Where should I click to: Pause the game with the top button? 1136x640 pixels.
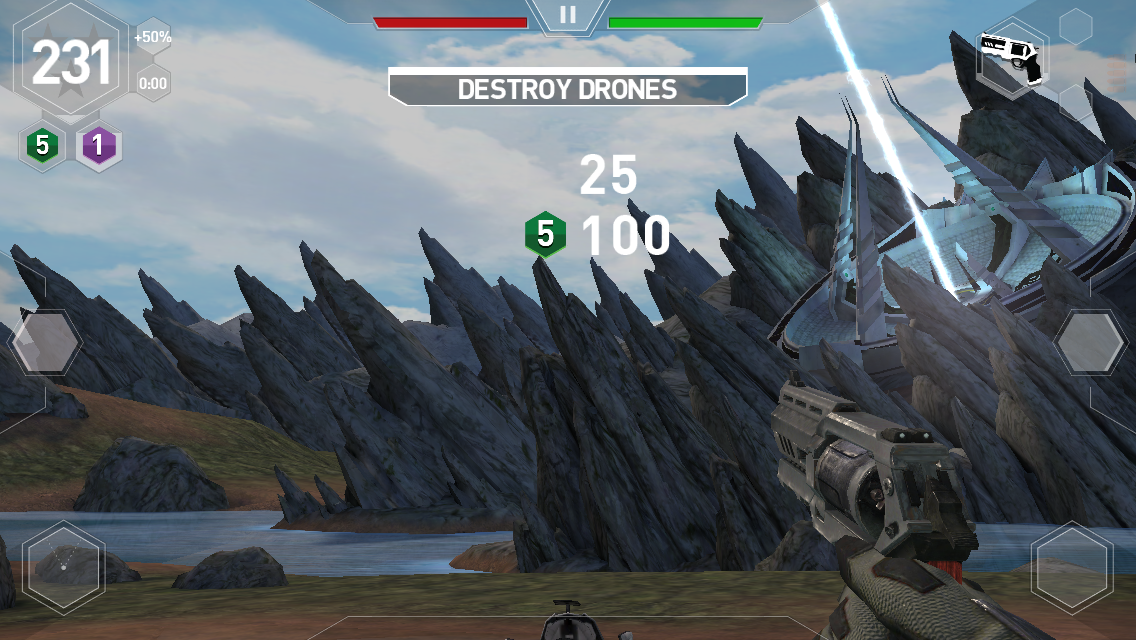point(568,15)
